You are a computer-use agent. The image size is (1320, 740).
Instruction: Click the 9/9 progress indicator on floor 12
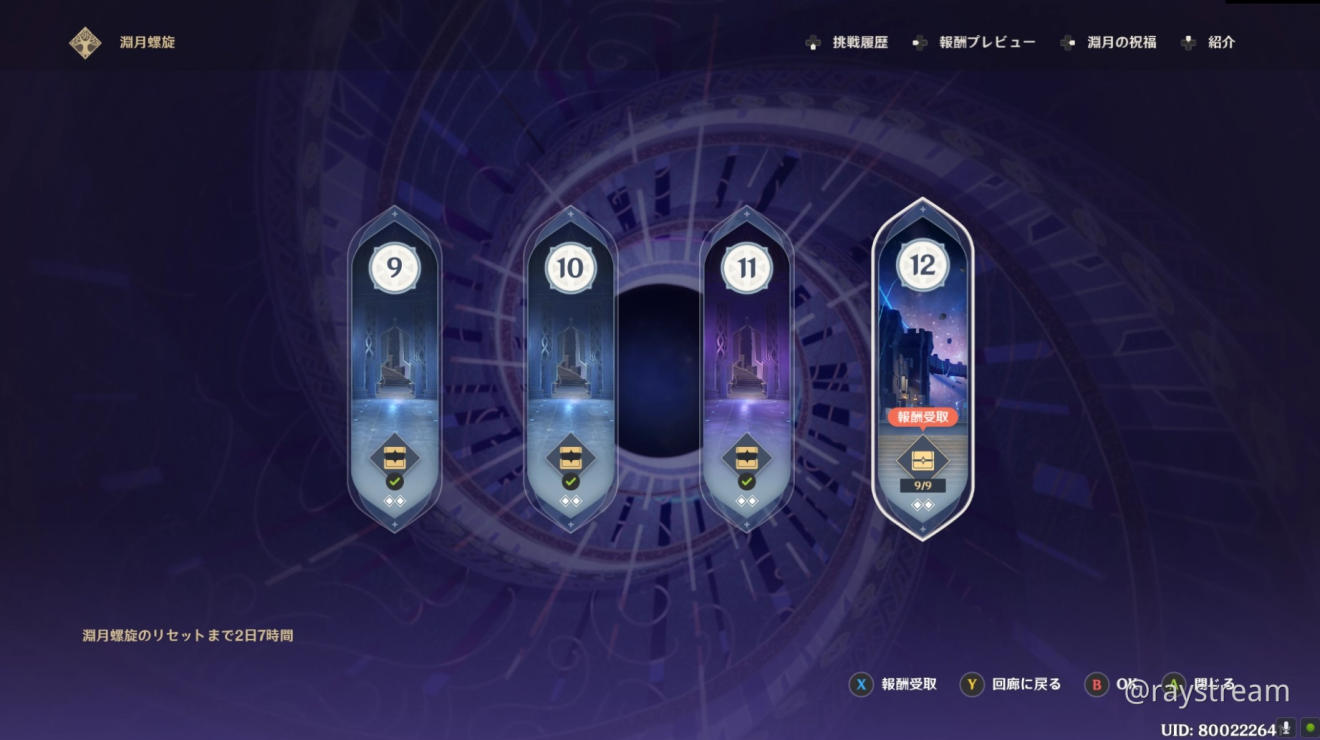(x=922, y=487)
